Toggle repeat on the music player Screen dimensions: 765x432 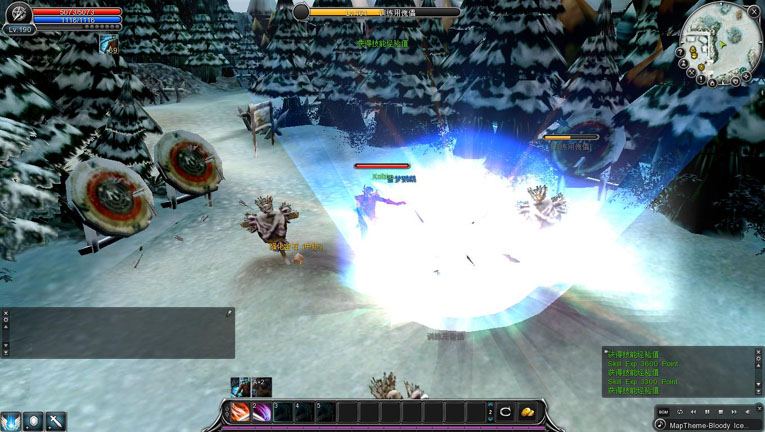pos(679,412)
